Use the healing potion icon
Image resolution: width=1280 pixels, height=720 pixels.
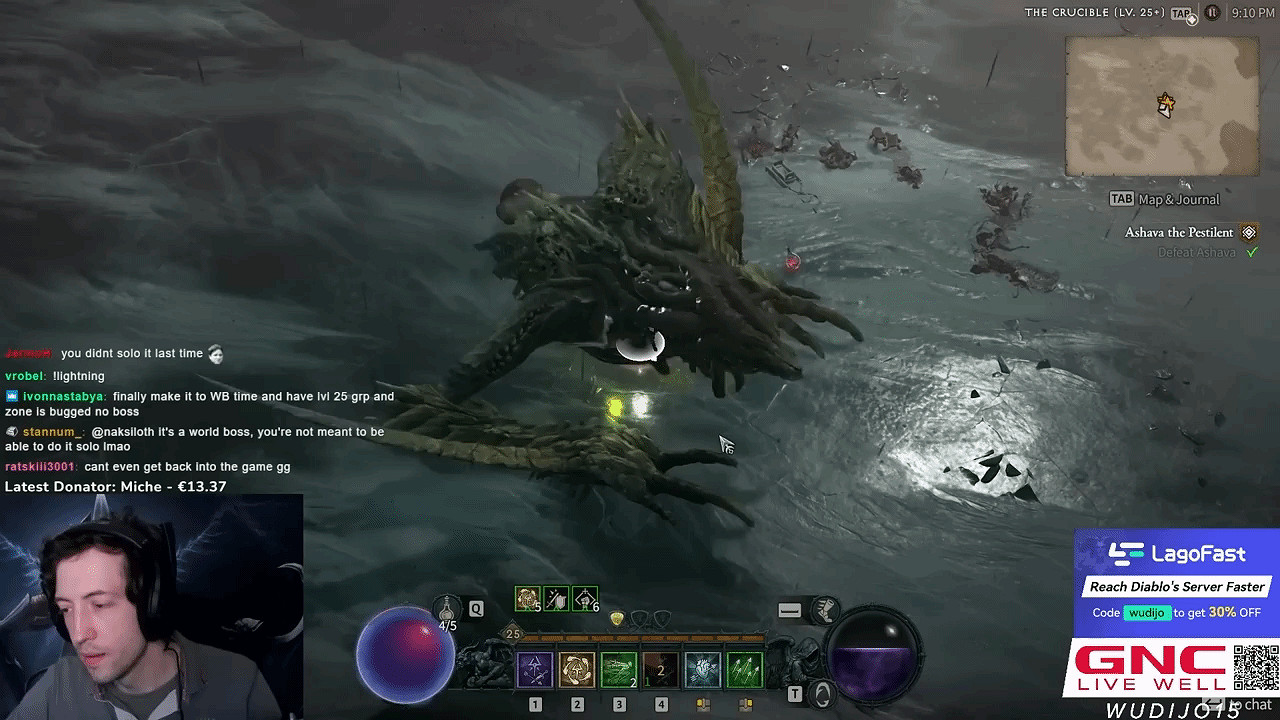click(447, 608)
